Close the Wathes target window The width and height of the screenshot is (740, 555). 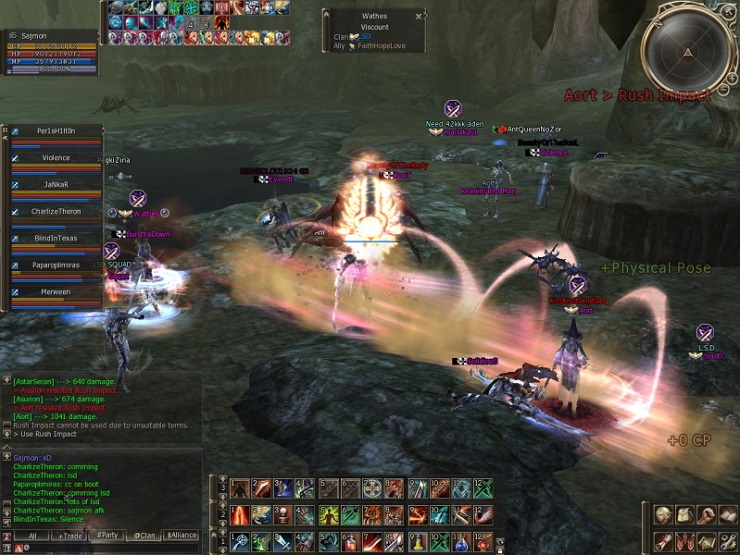[419, 16]
